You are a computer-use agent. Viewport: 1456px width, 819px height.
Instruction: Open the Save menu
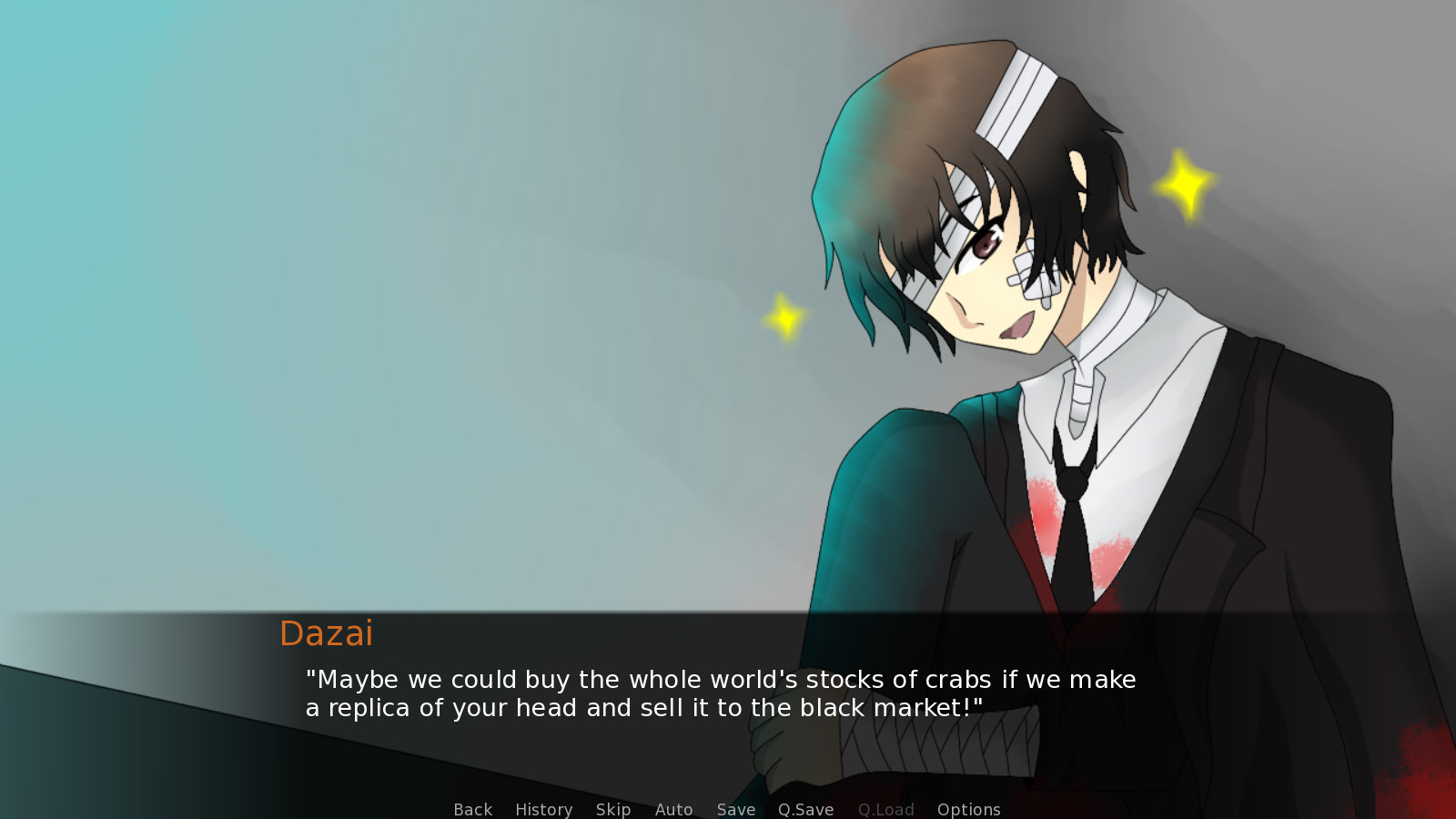tap(735, 809)
